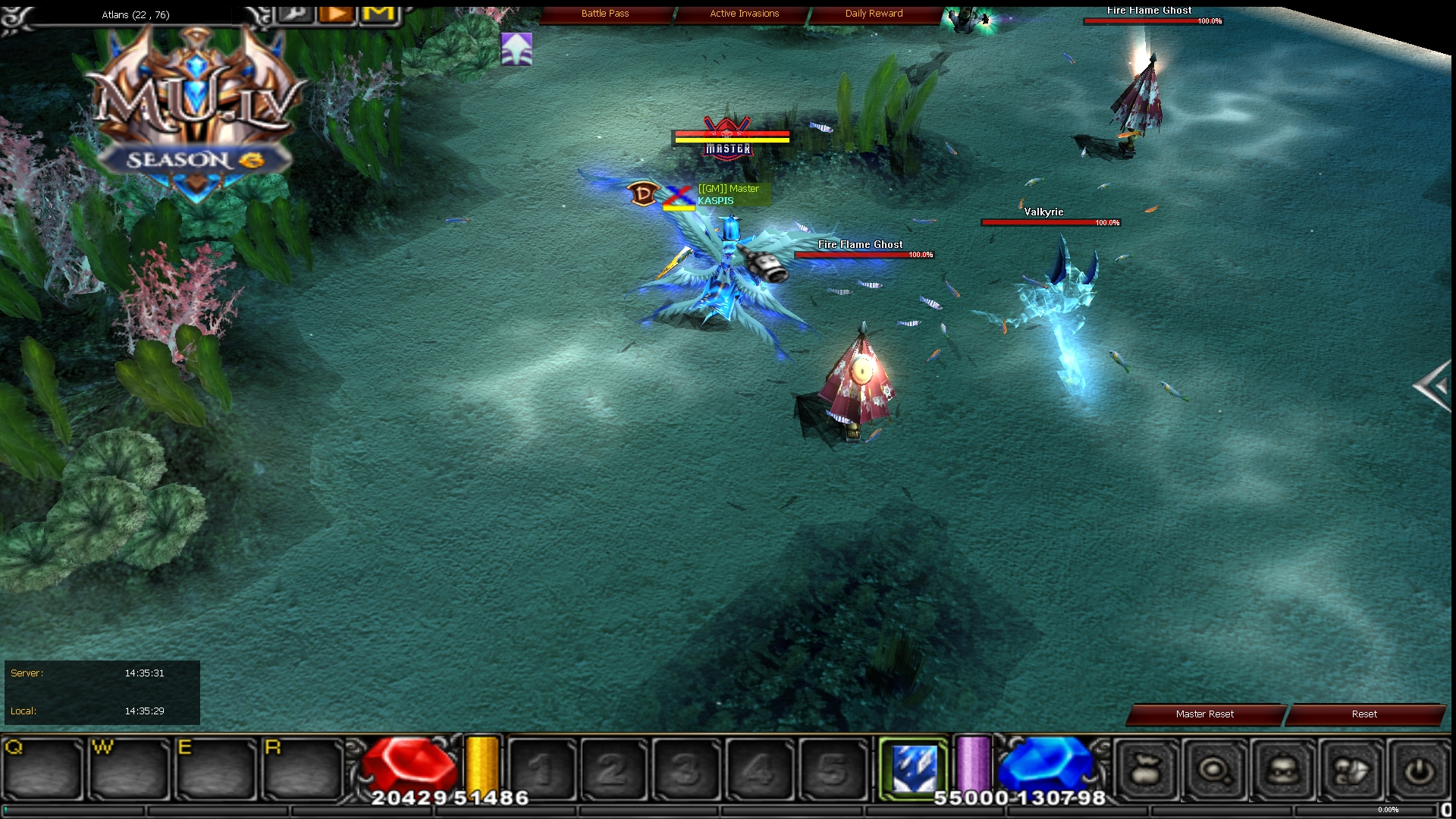Open the Battle Pass panel

605,14
